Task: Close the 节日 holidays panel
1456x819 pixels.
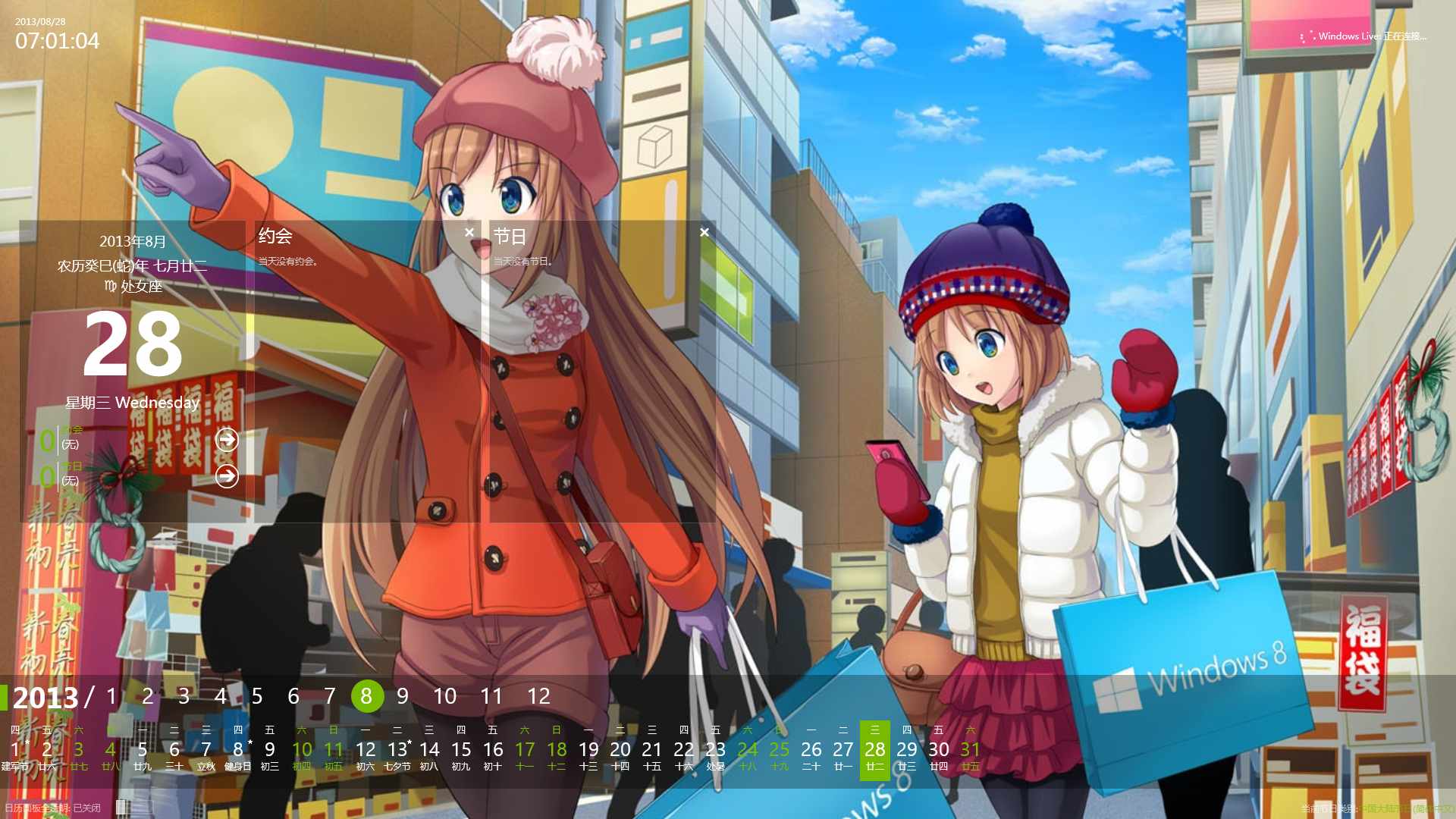Action: [x=704, y=233]
